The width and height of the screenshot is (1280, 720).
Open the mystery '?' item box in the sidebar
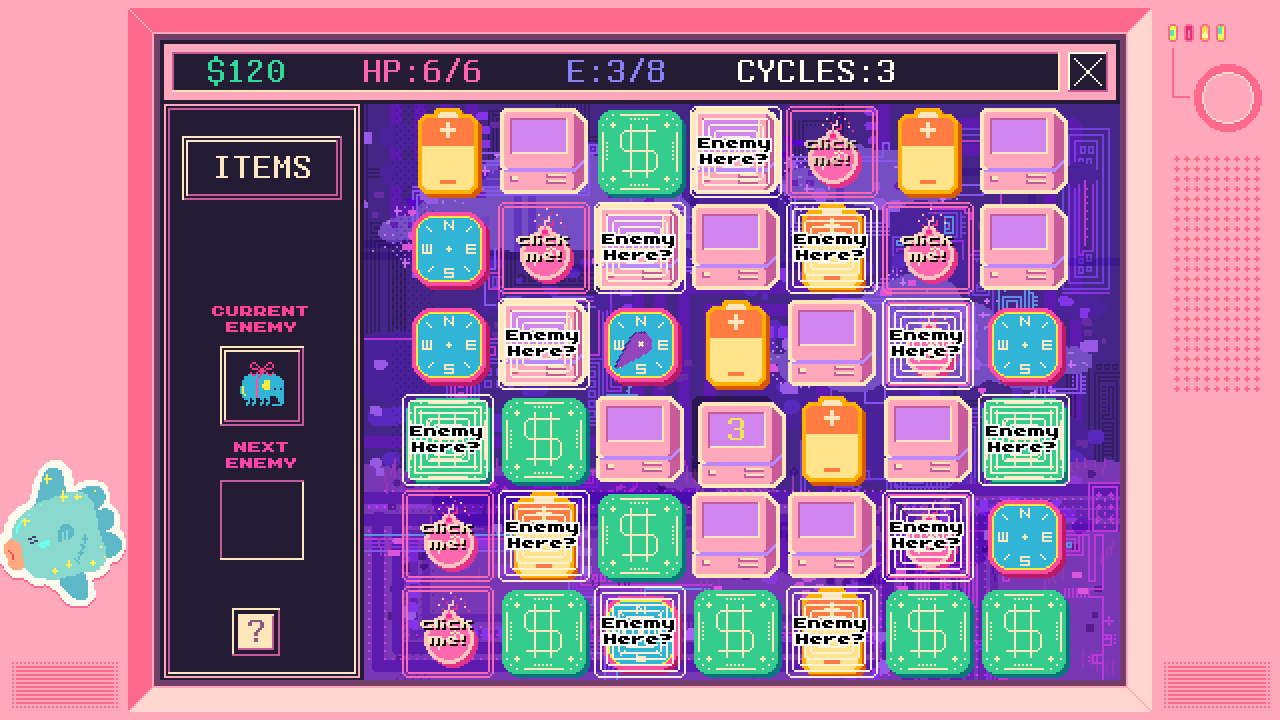260,632
